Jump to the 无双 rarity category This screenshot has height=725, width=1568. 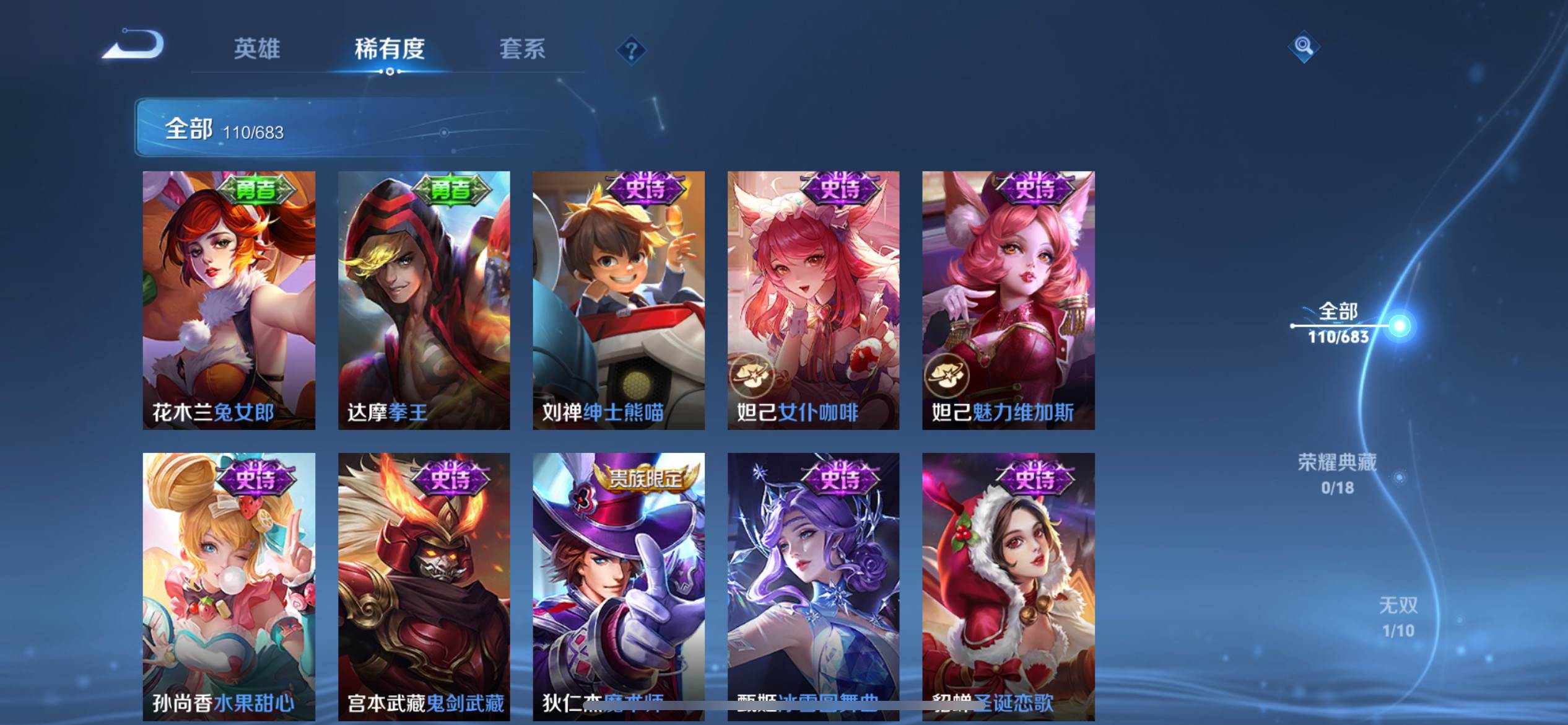point(1398,617)
